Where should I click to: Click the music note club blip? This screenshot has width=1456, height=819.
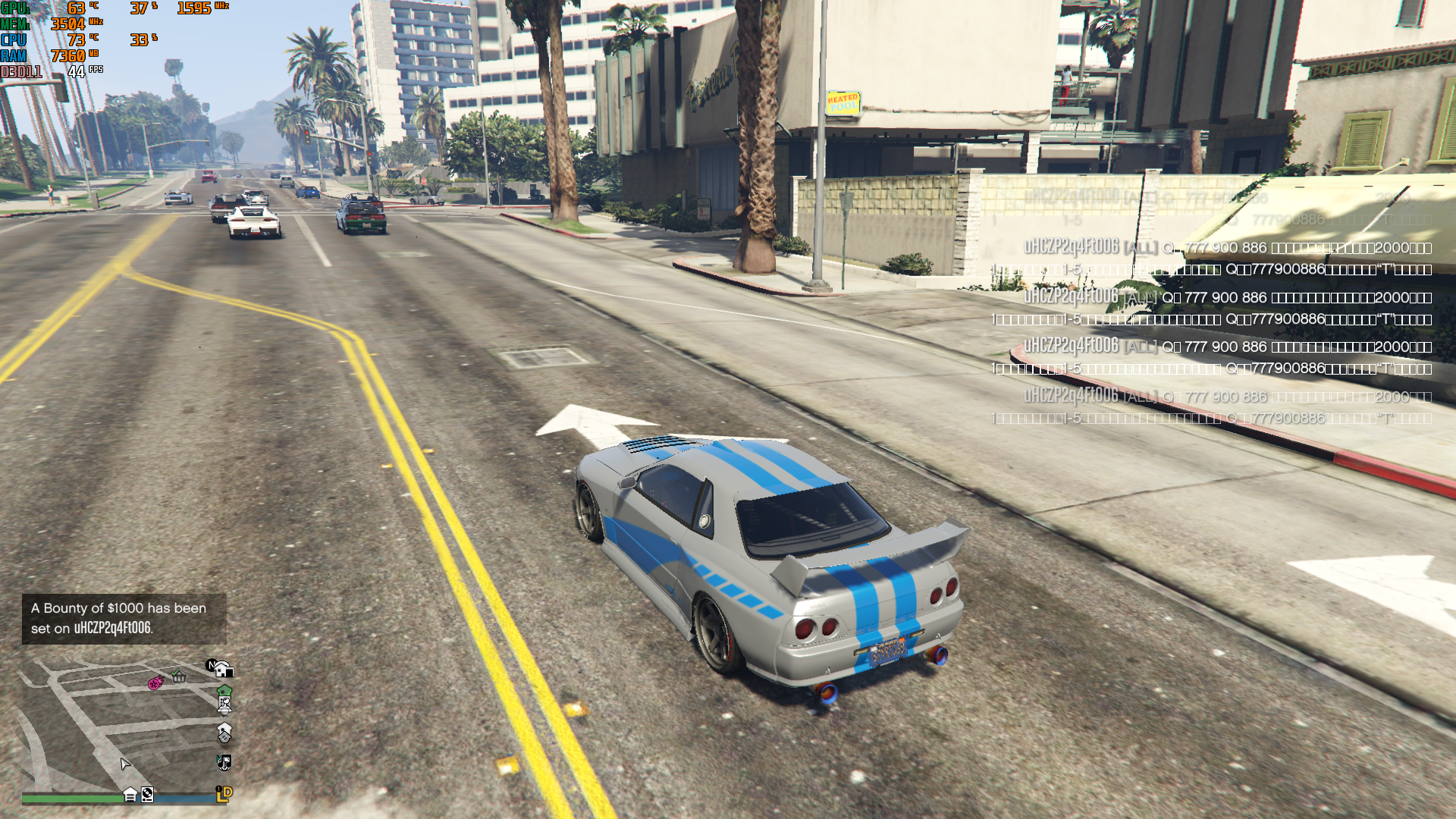click(x=224, y=762)
